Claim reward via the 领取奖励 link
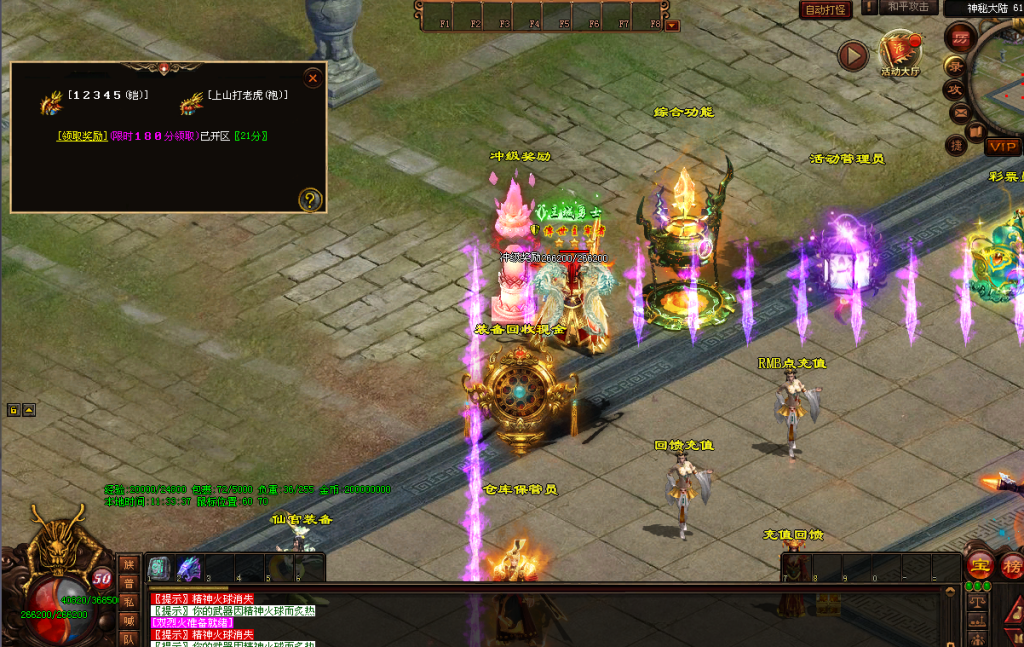1024x647 pixels. 81,136
